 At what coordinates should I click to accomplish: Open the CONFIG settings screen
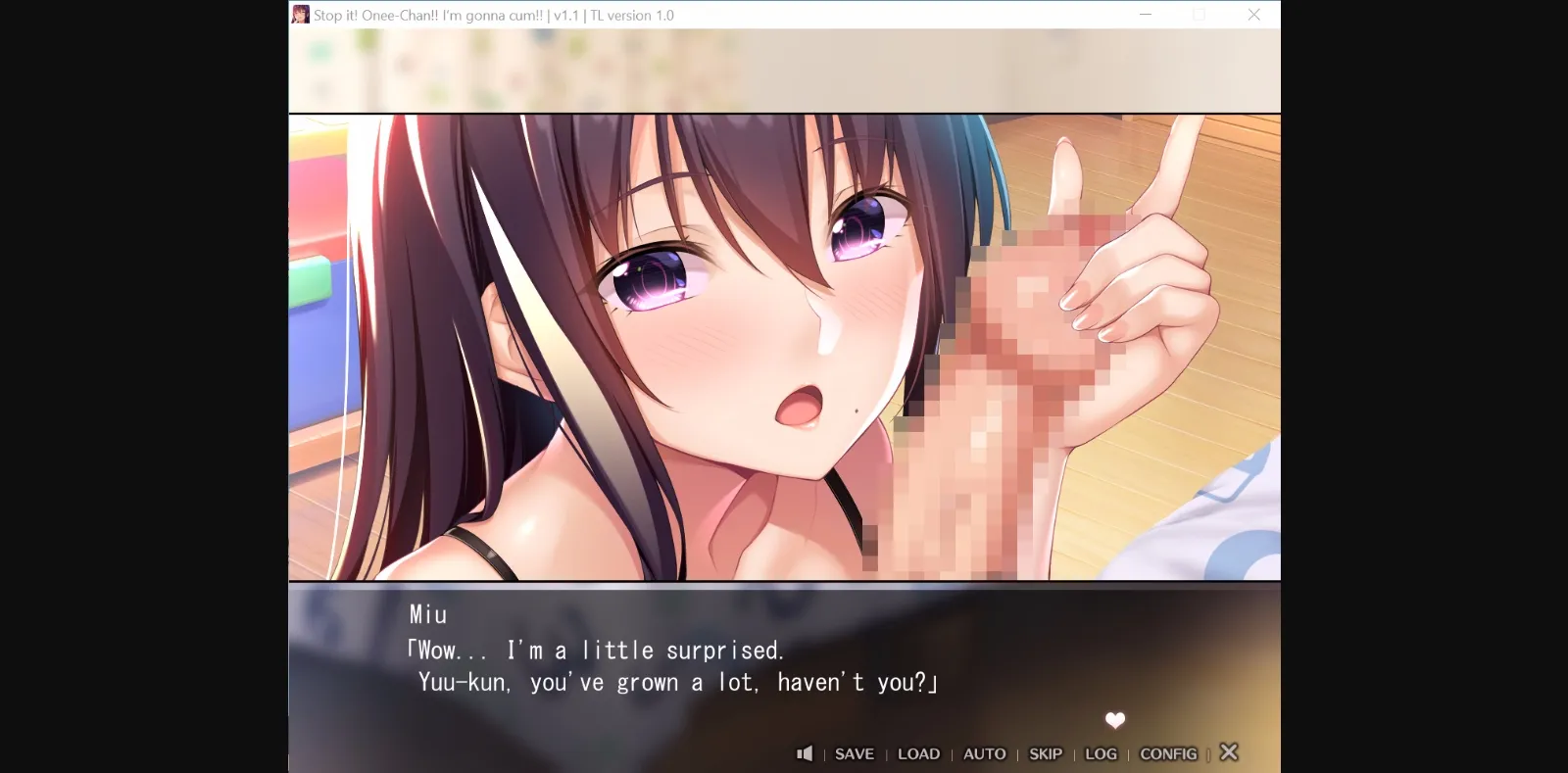[1169, 753]
